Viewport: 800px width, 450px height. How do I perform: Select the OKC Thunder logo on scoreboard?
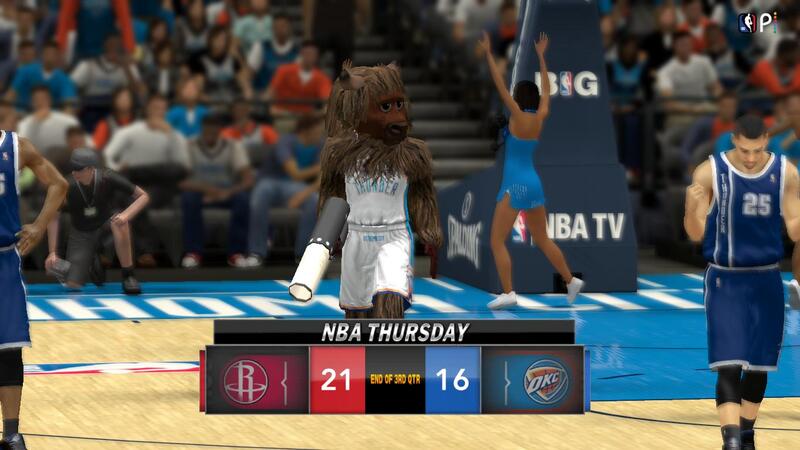point(546,381)
